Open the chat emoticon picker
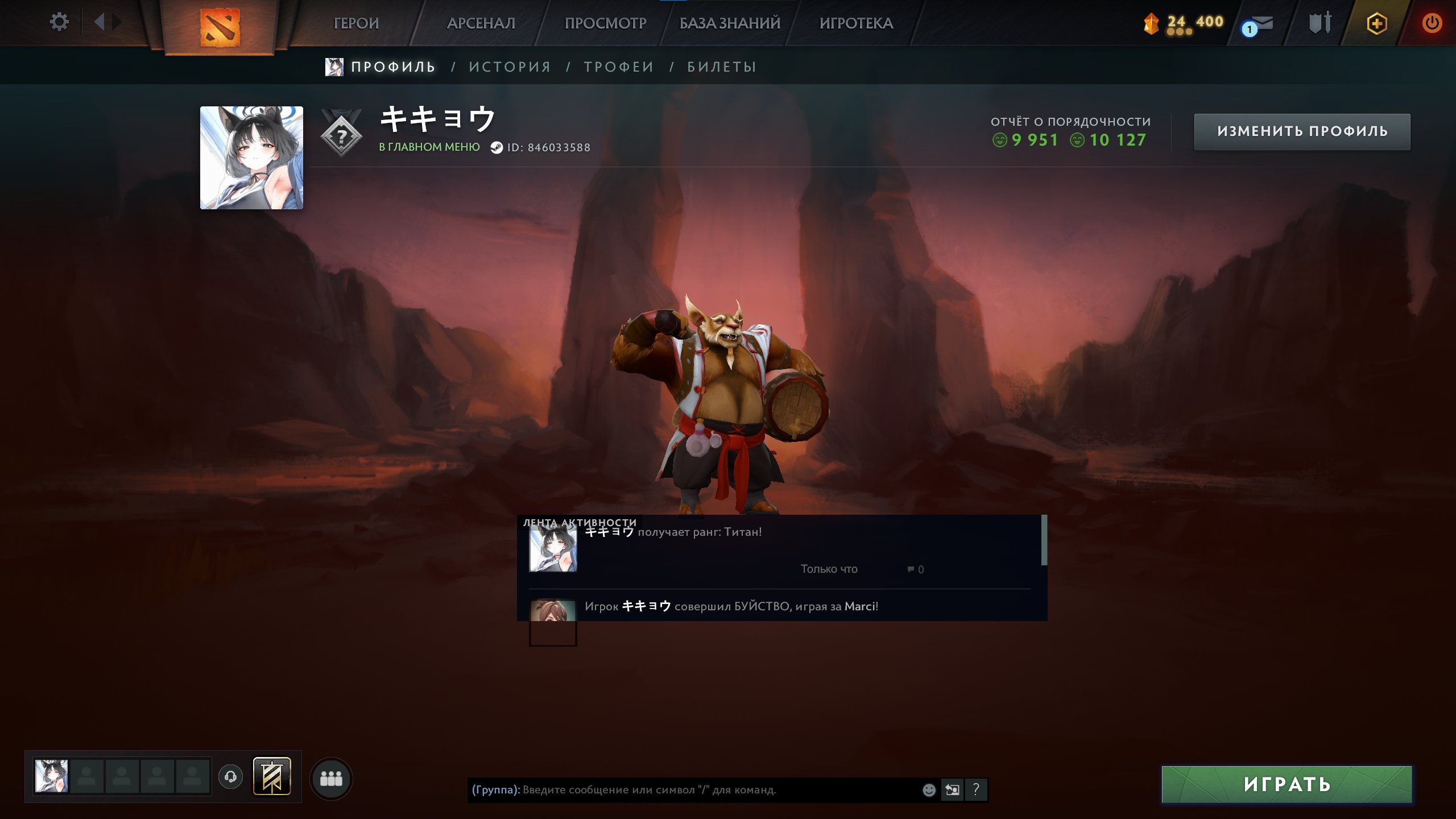The image size is (1456, 819). [x=929, y=789]
